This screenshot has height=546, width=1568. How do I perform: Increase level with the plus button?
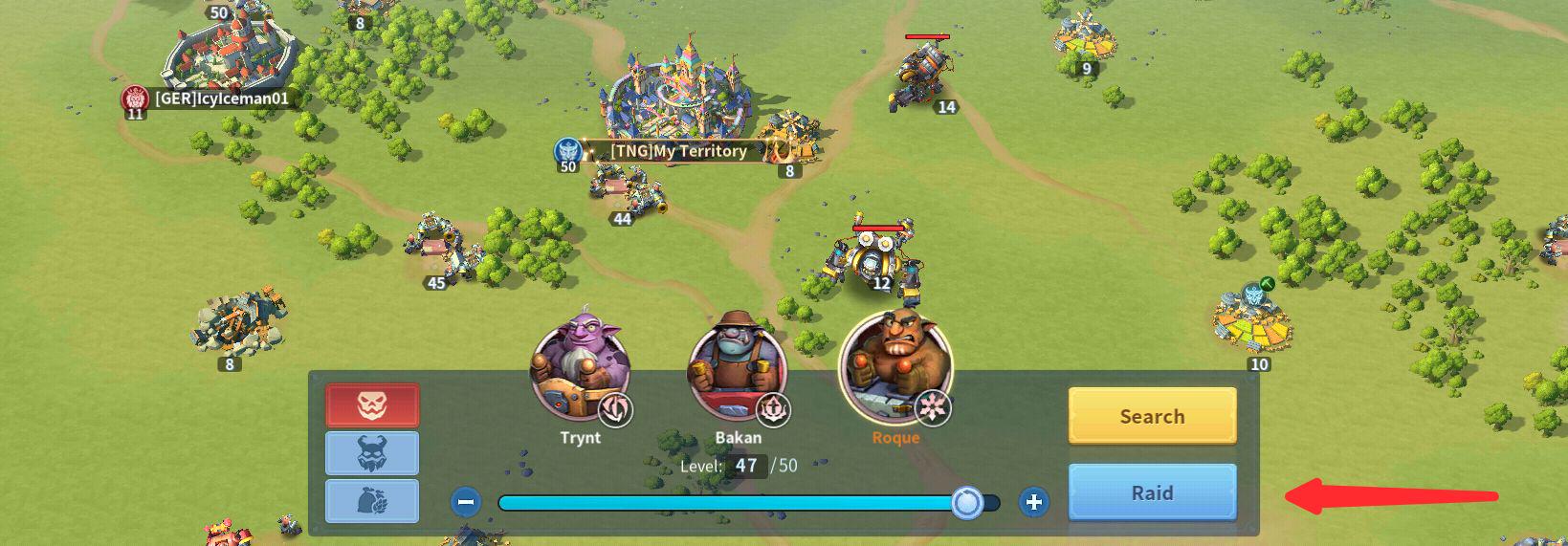[1033, 502]
